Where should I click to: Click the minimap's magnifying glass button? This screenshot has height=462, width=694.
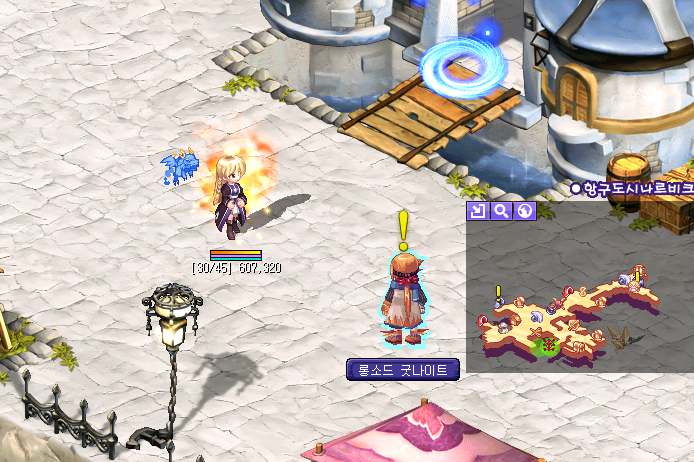(x=501, y=211)
